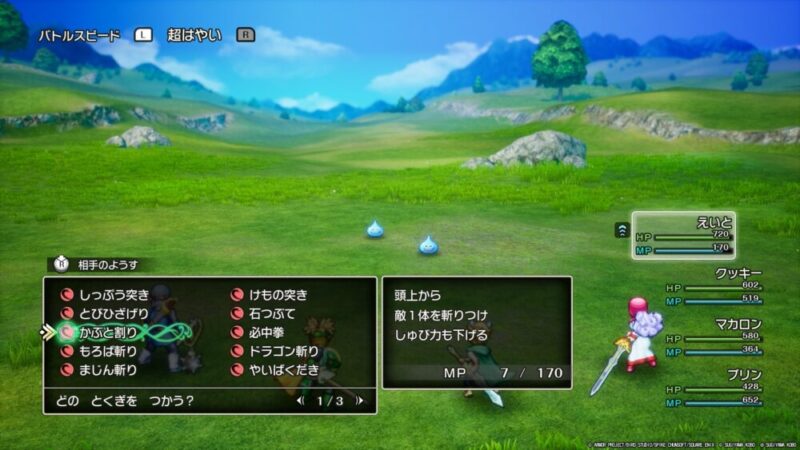Select party member マカロン status panel
The image size is (800, 450).
[x=712, y=336]
